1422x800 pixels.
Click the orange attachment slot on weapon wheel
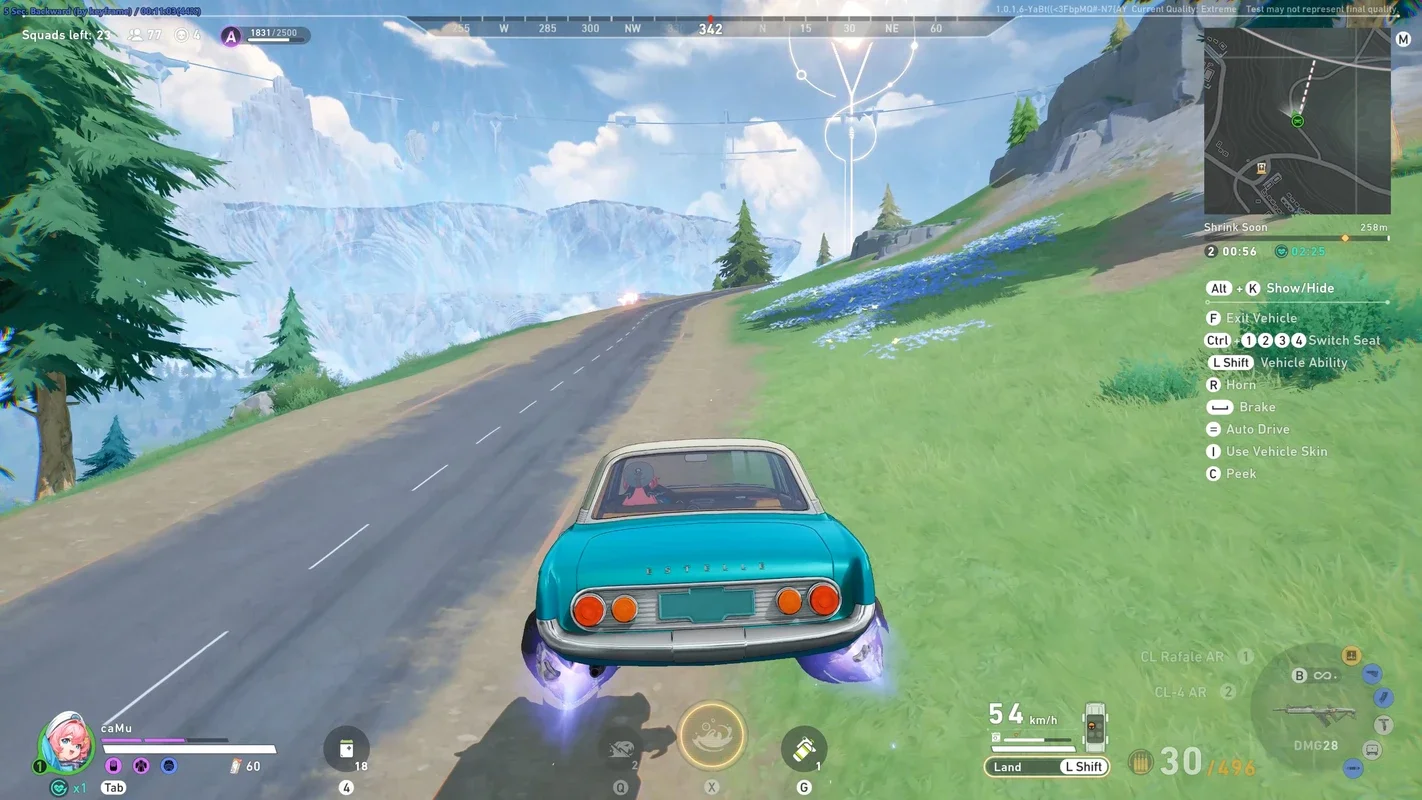pyautogui.click(x=1351, y=656)
